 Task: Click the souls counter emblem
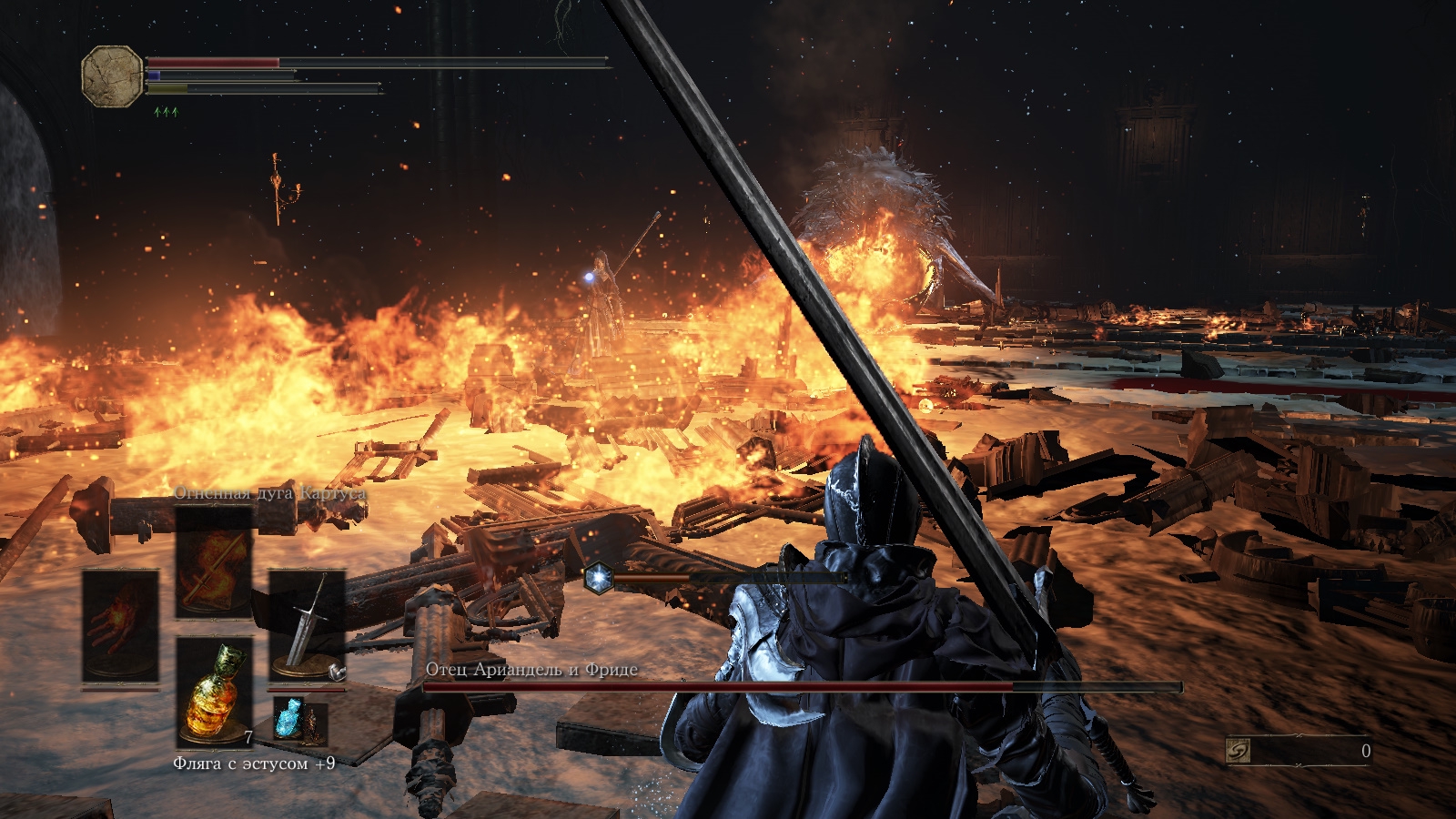(1239, 751)
